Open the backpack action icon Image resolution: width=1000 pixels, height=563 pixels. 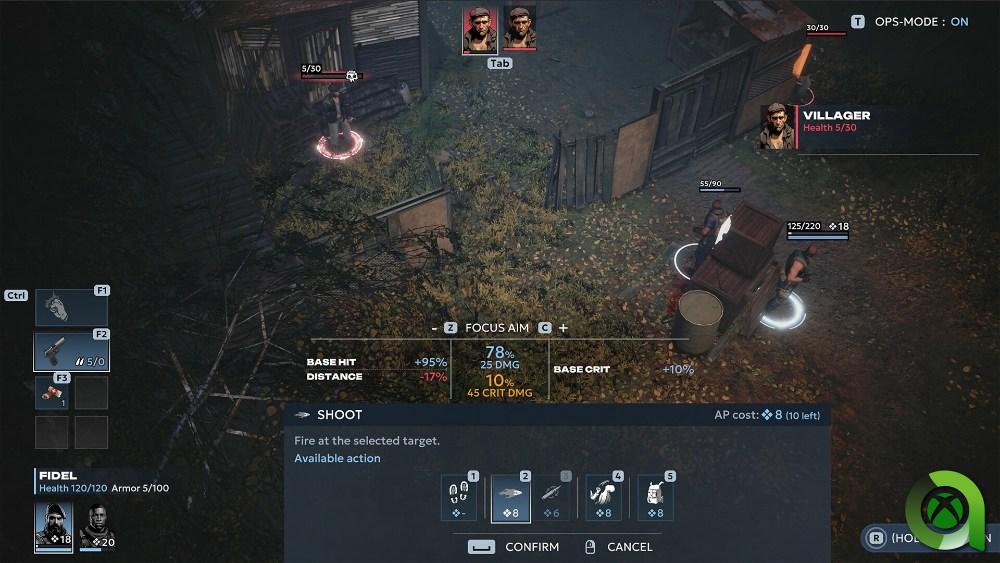(655, 498)
